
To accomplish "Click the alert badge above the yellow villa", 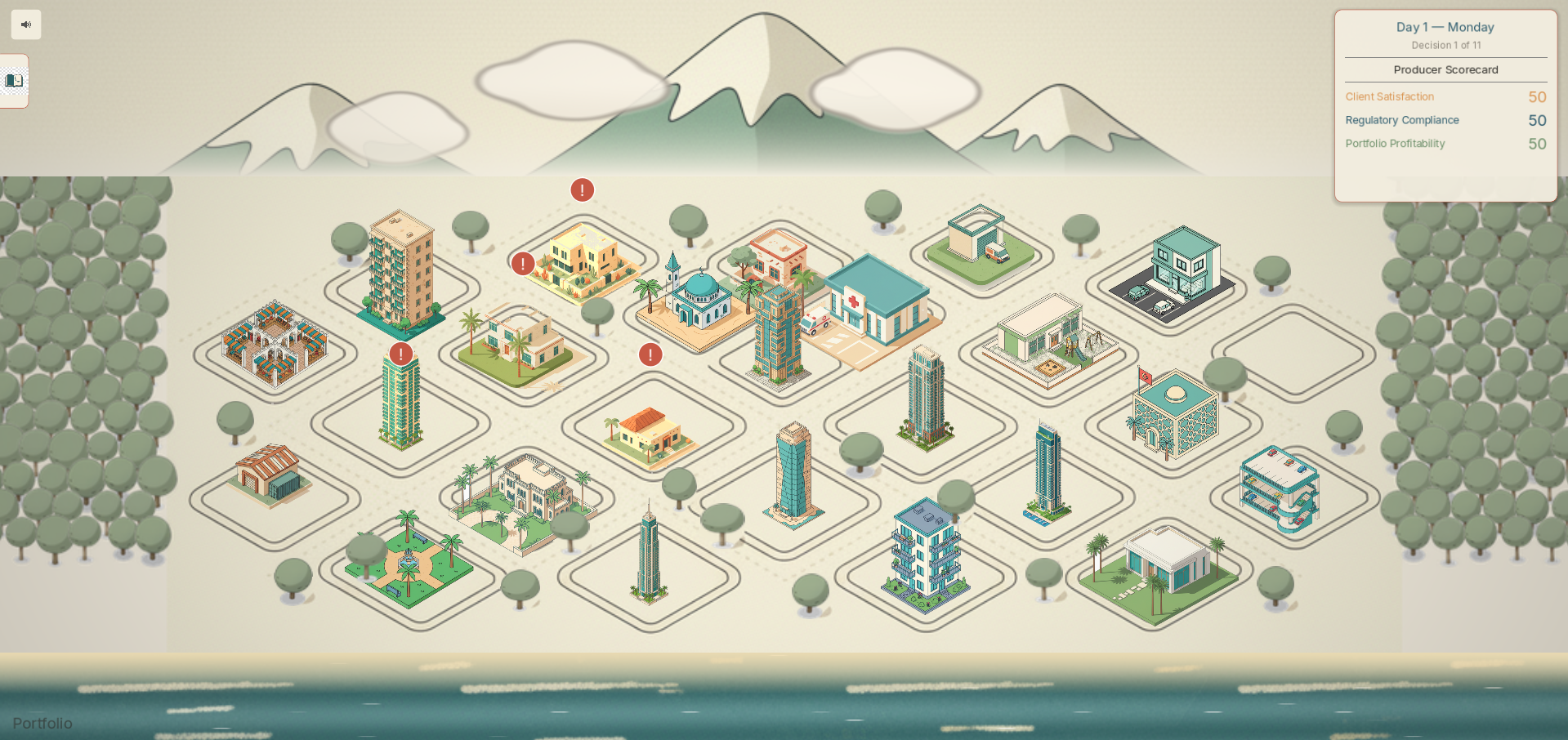I will (581, 189).
